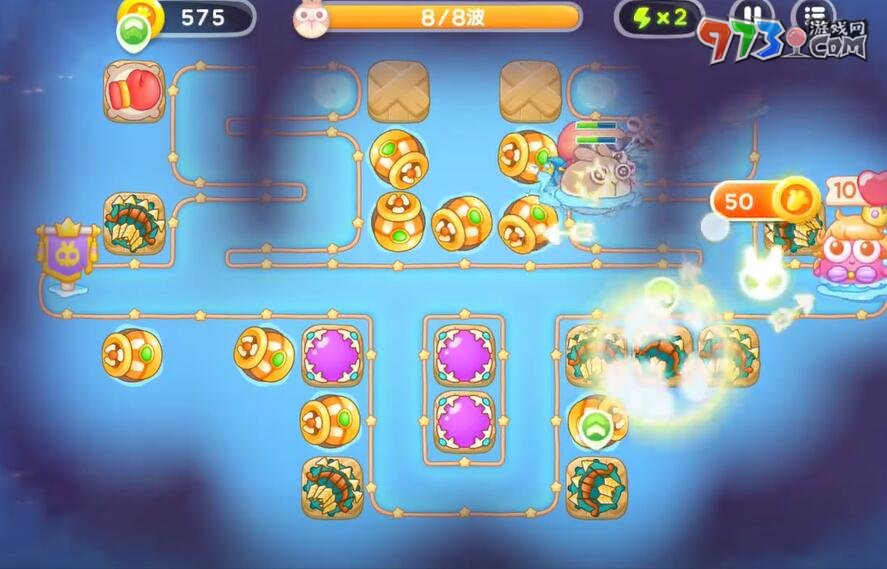Screen dimensions: 887x569
Task: Select the red boxing glove tower
Action: [x=134, y=91]
